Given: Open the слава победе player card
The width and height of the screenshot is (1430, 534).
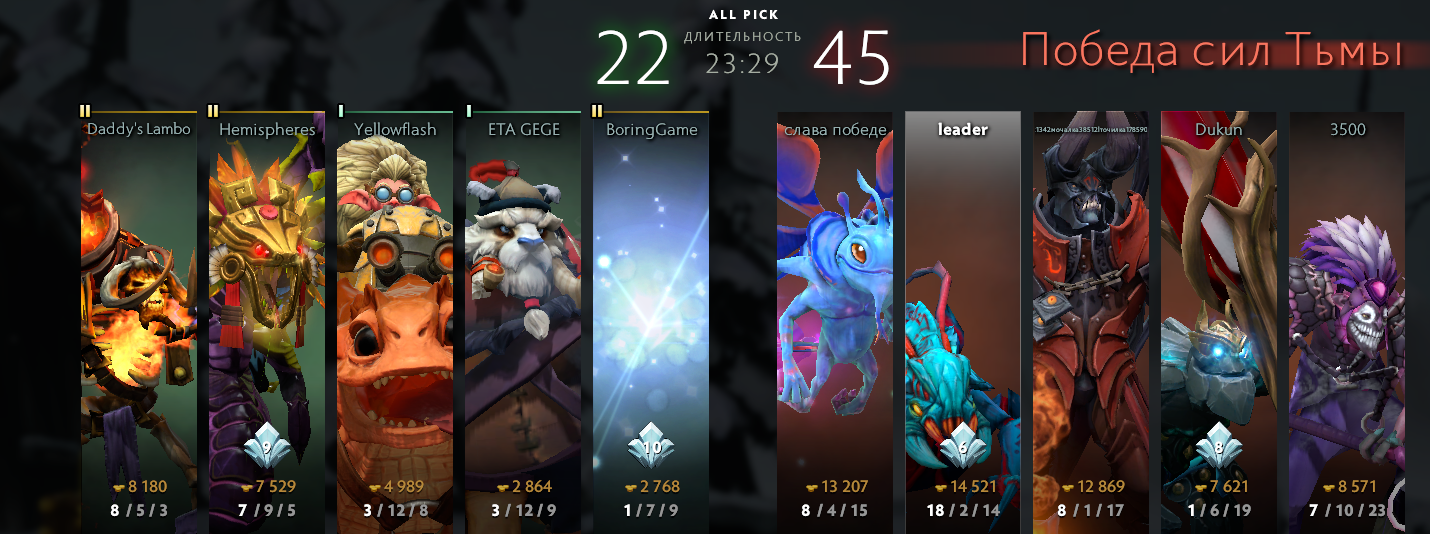Looking at the screenshot, I should [835, 320].
